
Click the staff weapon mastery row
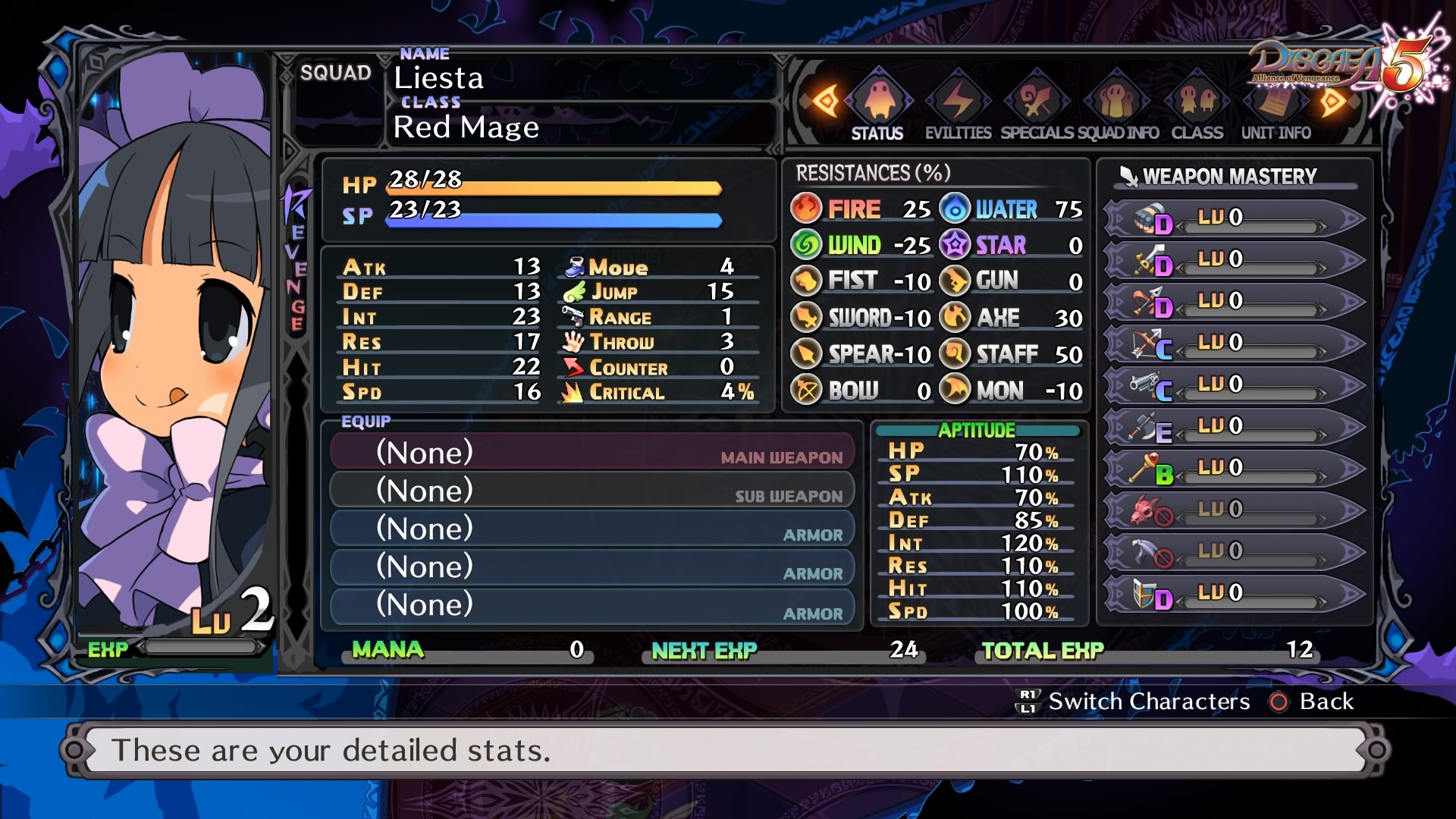coord(1233,468)
